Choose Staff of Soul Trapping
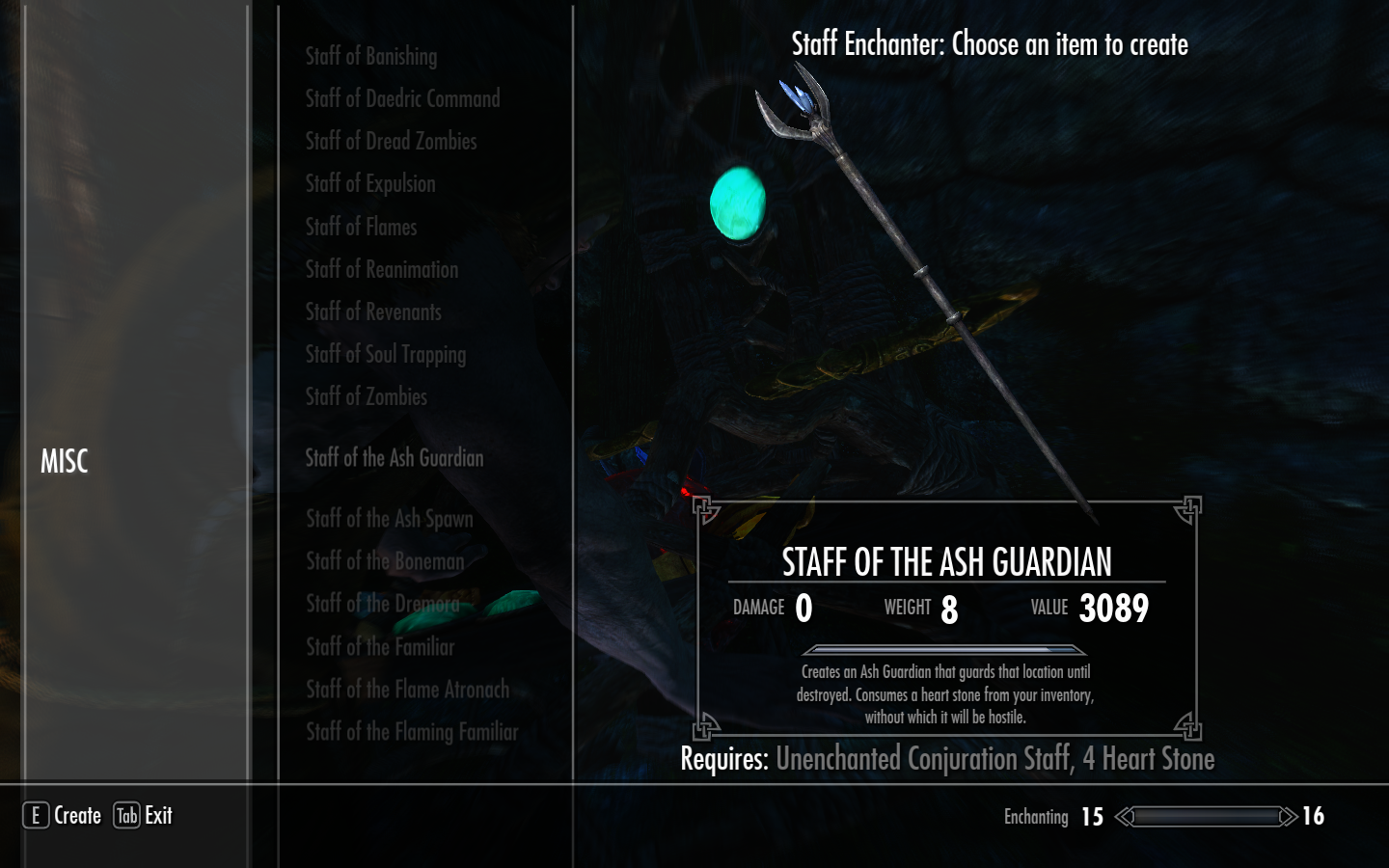Viewport: 1389px width, 868px height. (386, 355)
